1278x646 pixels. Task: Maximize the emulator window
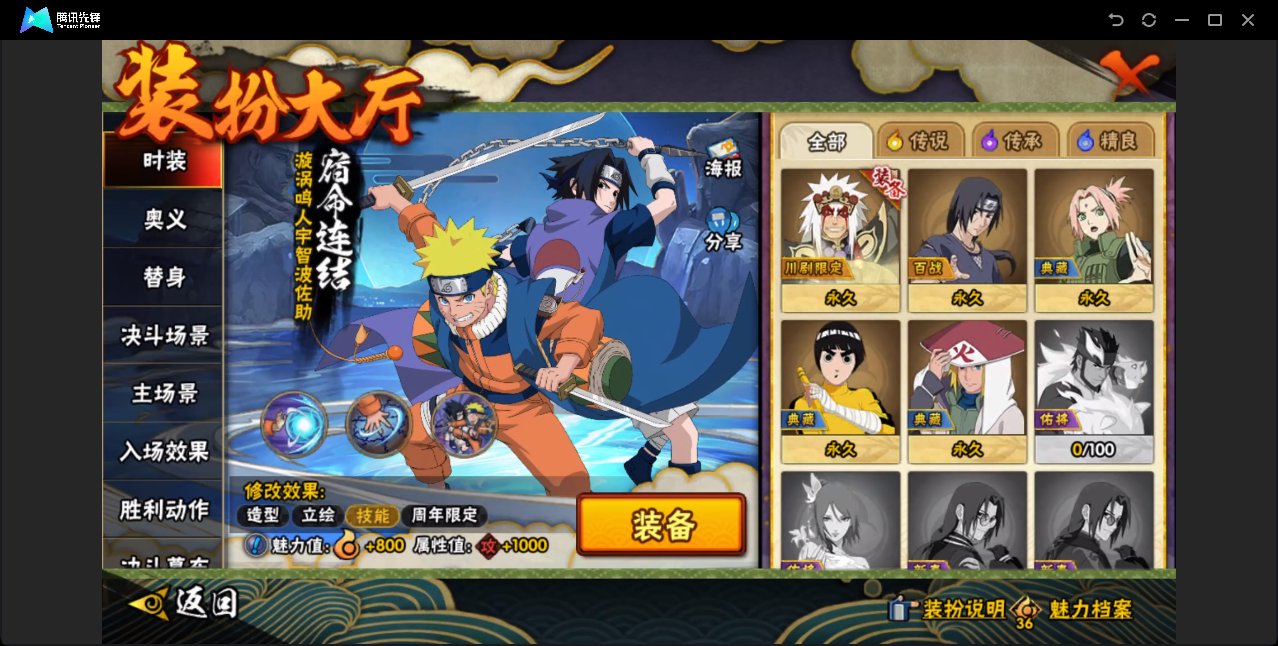pos(1215,20)
